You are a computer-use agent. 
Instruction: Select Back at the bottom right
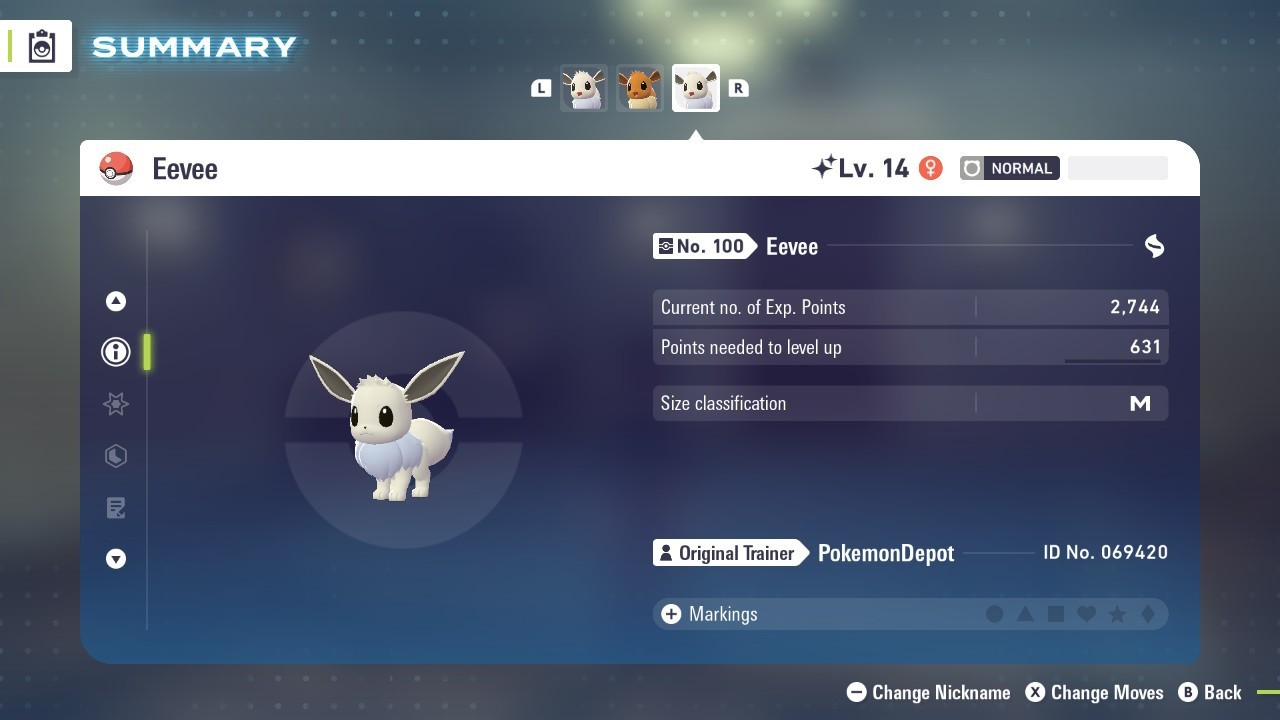tap(1222, 692)
